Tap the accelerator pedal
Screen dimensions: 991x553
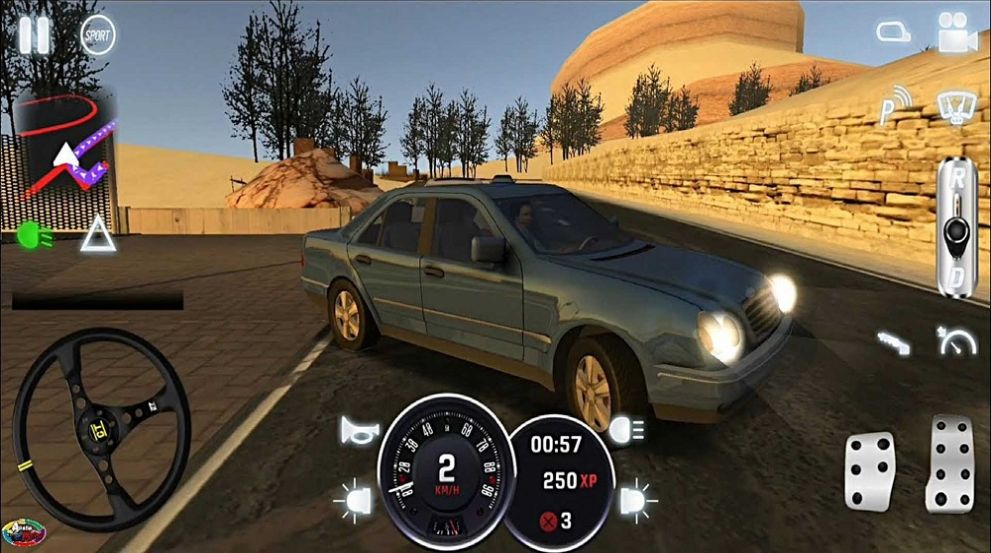coord(949,464)
